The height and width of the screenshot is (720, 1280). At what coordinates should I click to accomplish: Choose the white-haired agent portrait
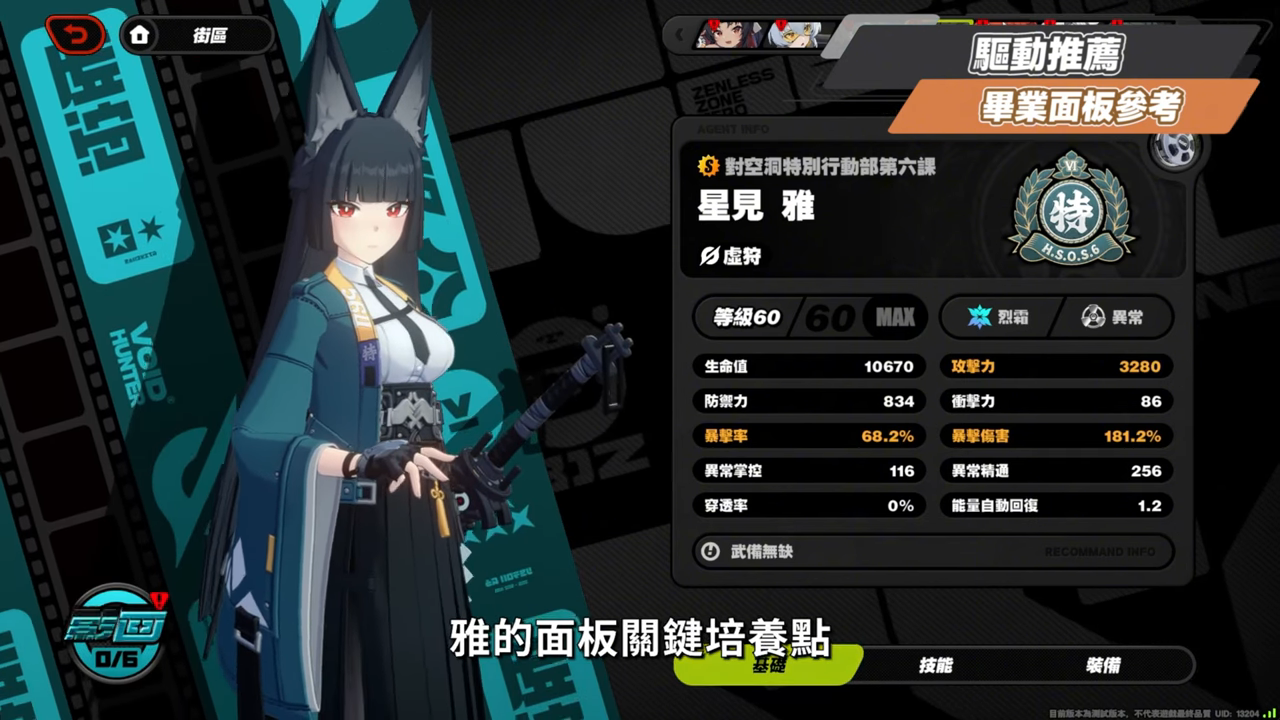pos(795,34)
